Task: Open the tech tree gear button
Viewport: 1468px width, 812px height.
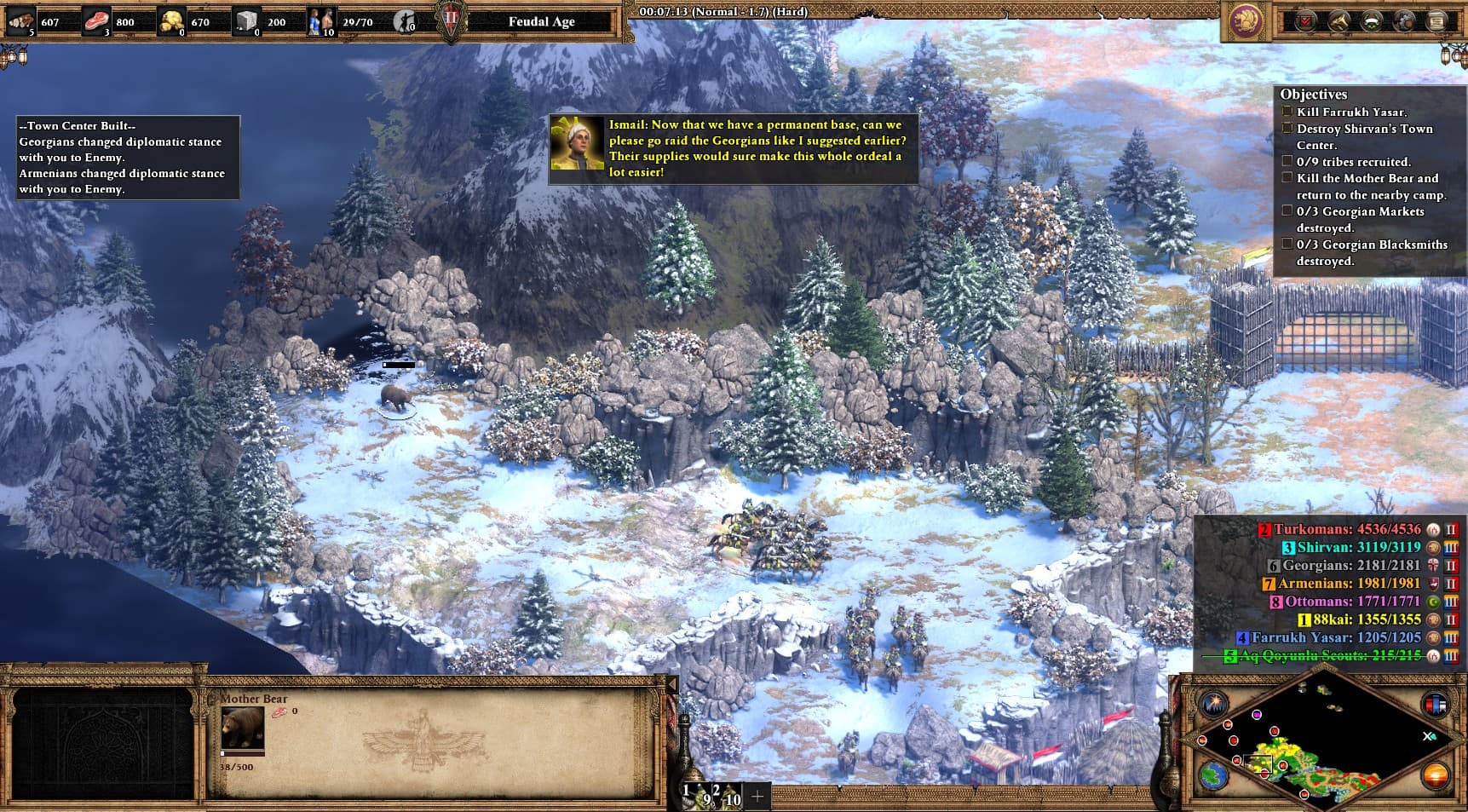Action: coord(1404,22)
